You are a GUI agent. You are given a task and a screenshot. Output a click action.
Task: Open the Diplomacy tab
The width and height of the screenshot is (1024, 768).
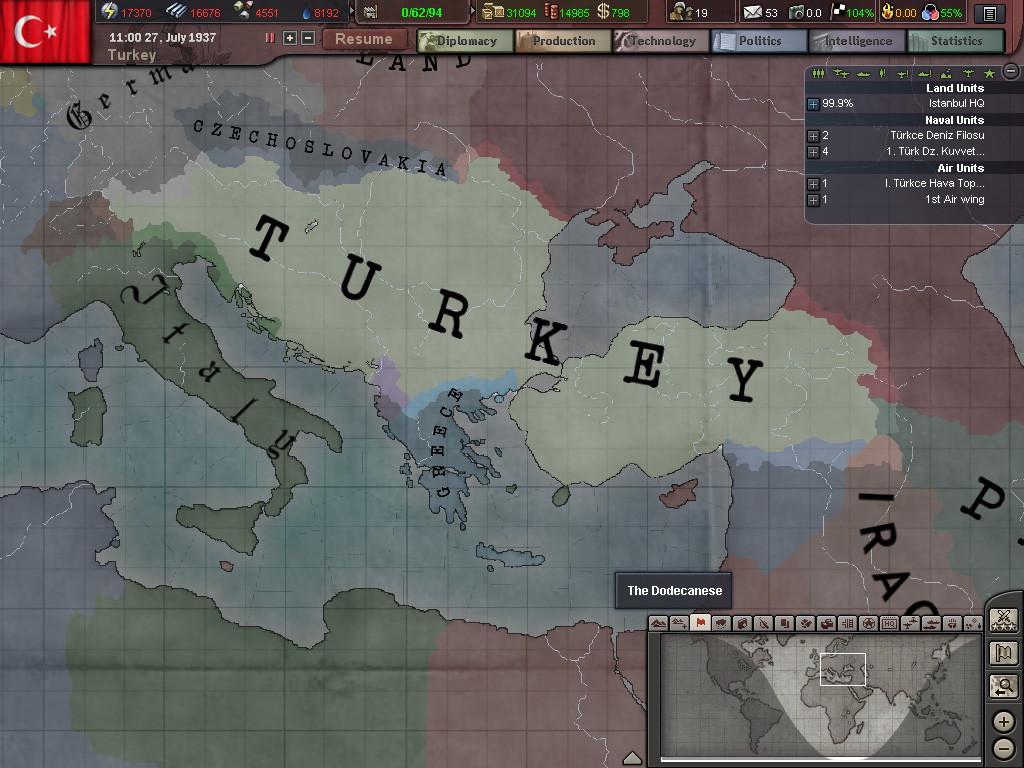(x=465, y=41)
